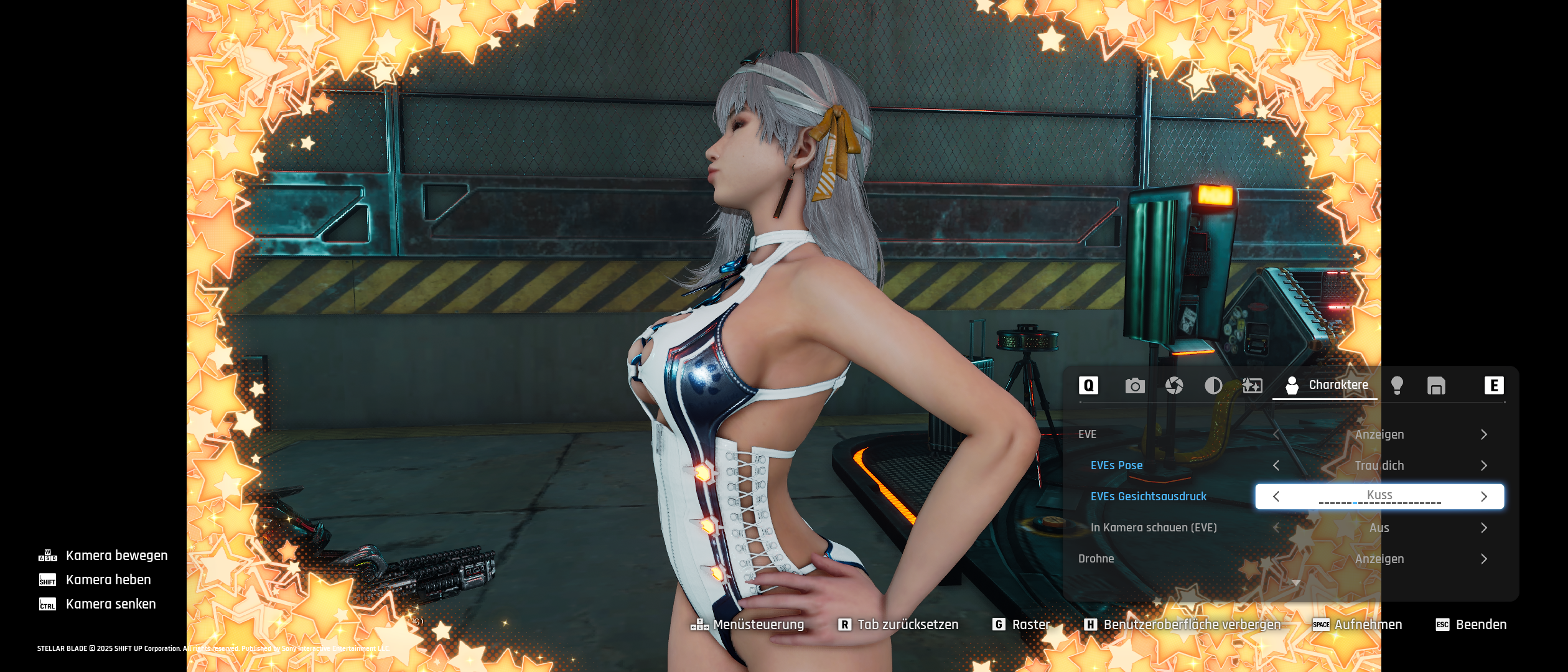Select the EVEs Gesichtsausdruck row label
Image resolution: width=1568 pixels, height=672 pixels.
pos(1148,497)
